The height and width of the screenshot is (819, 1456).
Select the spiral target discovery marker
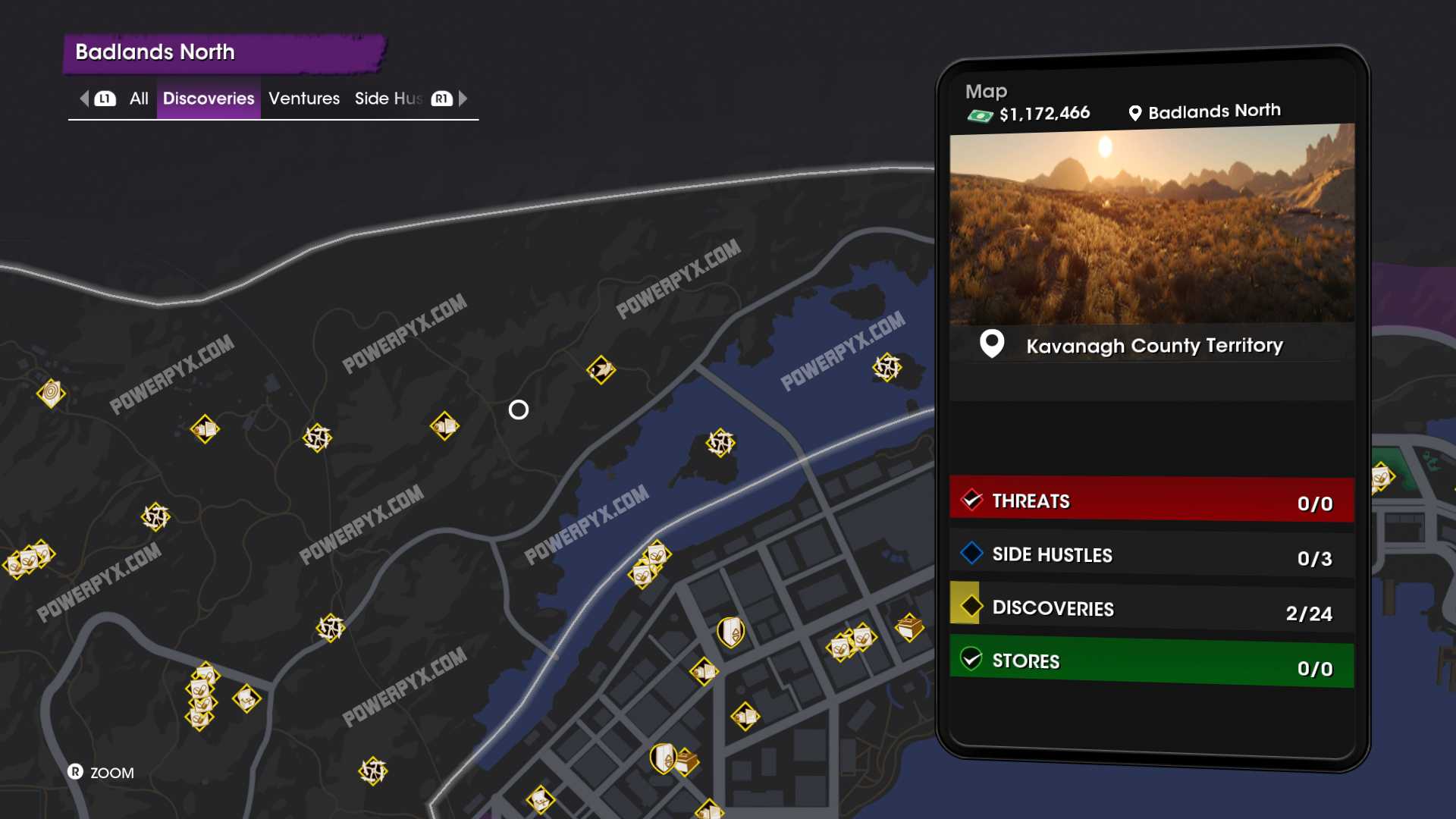(51, 393)
